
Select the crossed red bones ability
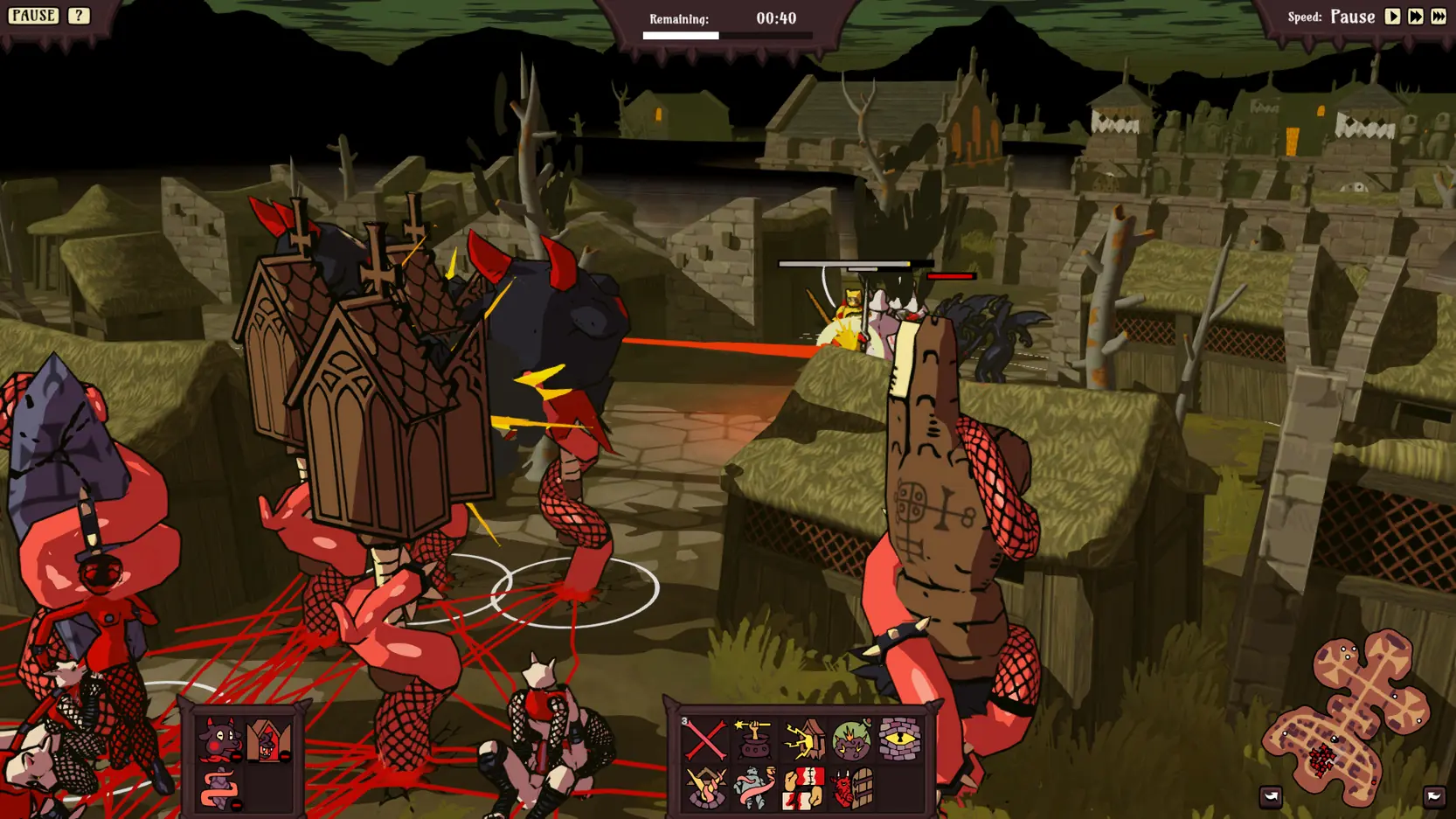tap(705, 739)
